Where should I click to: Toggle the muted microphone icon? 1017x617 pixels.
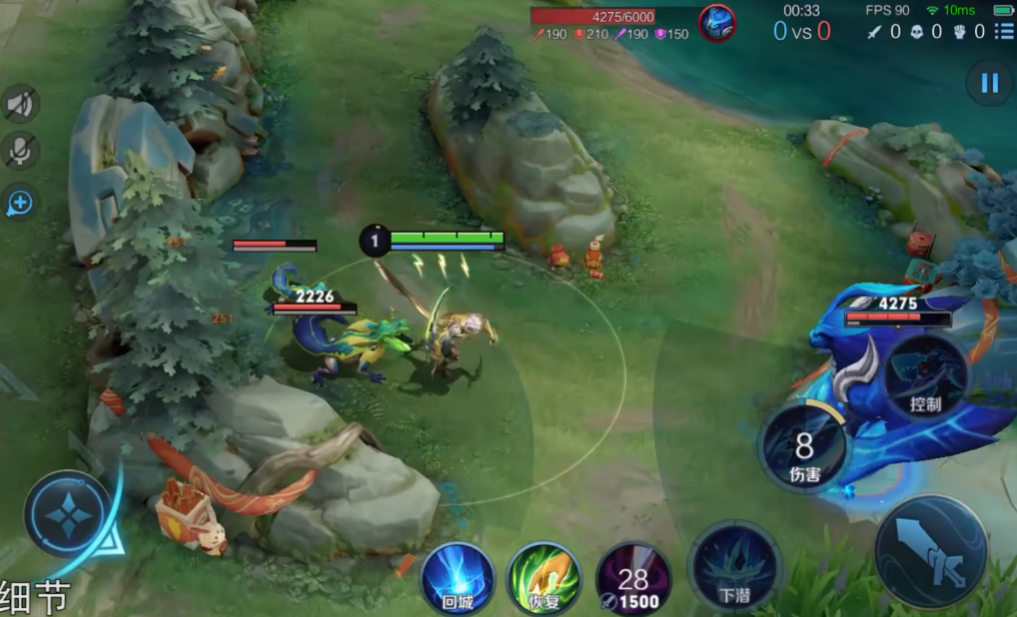[x=20, y=151]
